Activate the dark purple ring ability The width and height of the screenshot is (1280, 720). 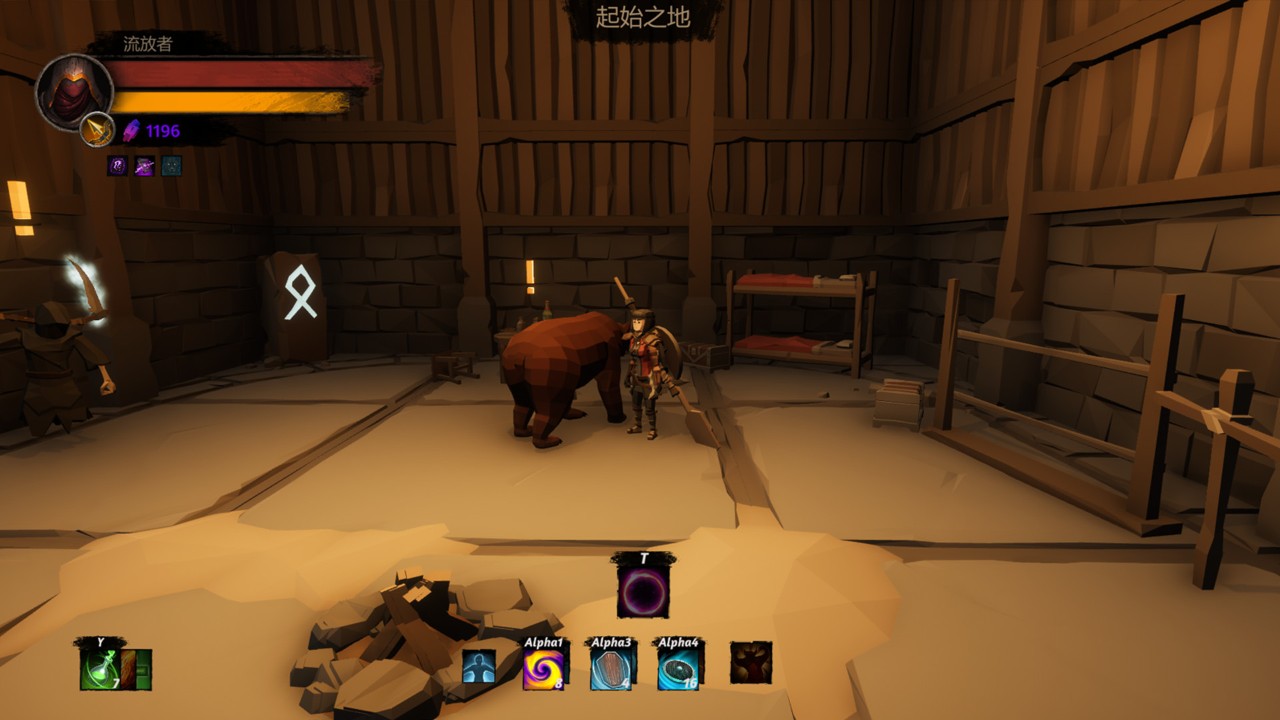point(643,591)
